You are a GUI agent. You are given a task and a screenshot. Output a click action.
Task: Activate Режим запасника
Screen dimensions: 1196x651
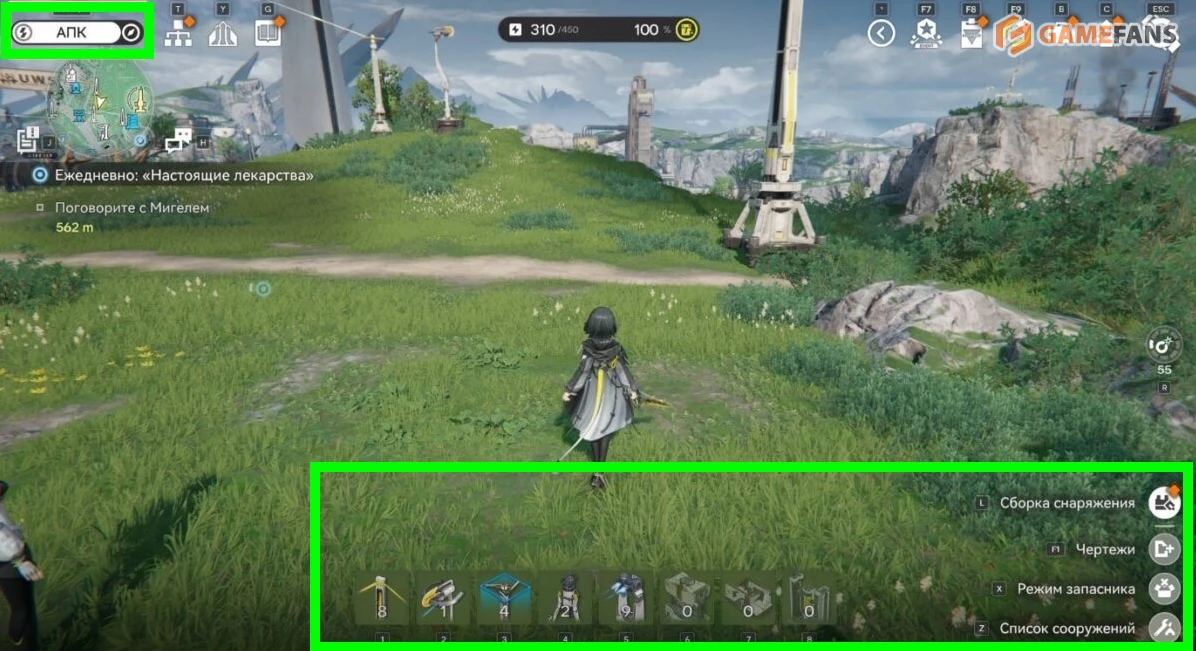(1163, 589)
